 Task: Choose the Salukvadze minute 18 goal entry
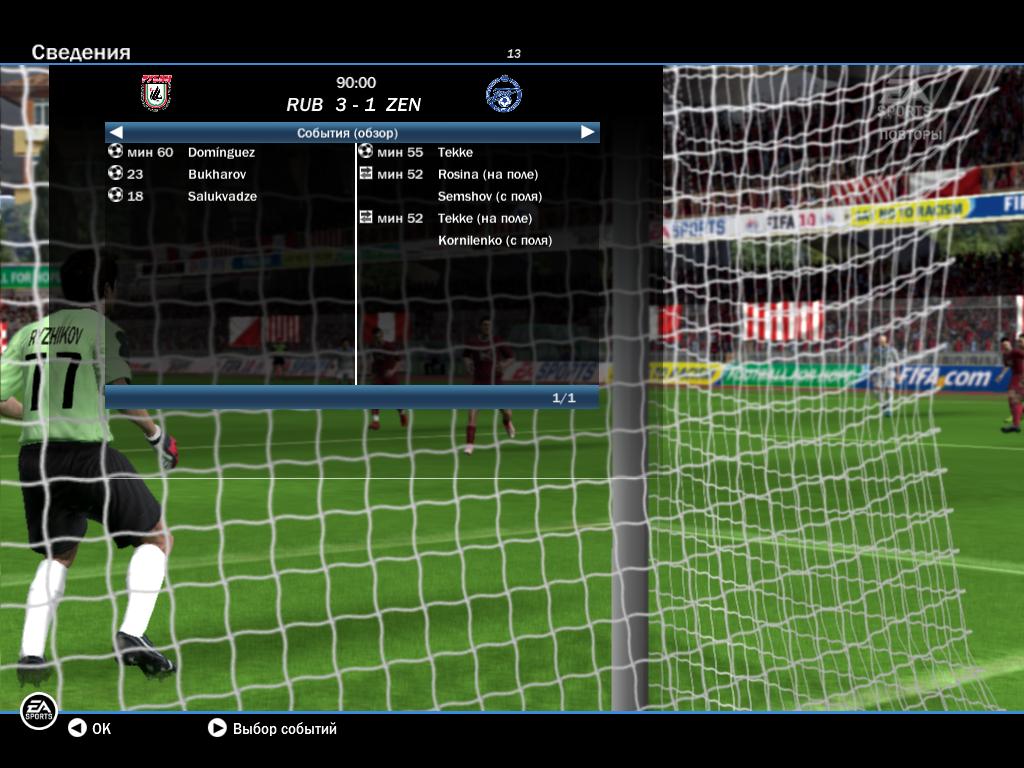(222, 196)
